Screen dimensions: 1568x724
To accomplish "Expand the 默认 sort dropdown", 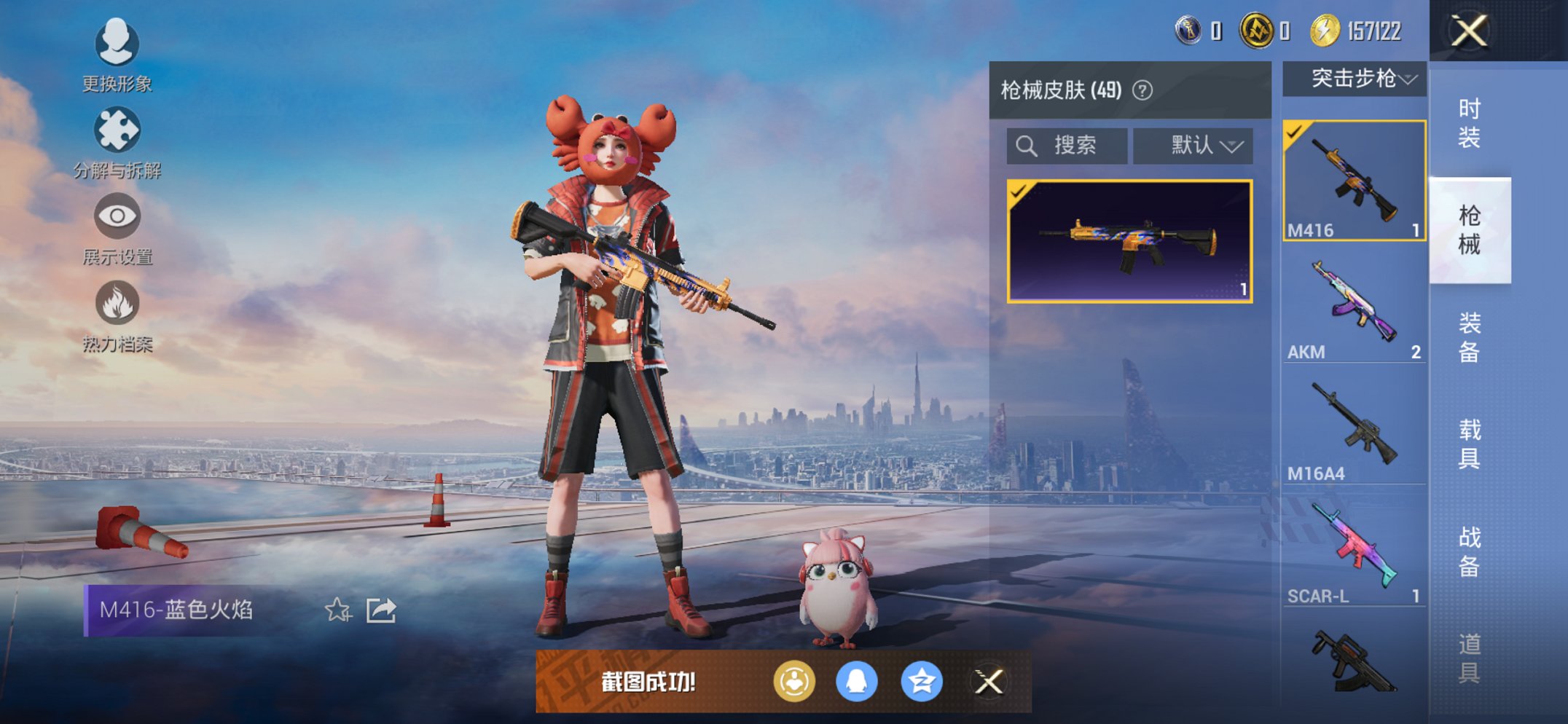I will 1193,145.
